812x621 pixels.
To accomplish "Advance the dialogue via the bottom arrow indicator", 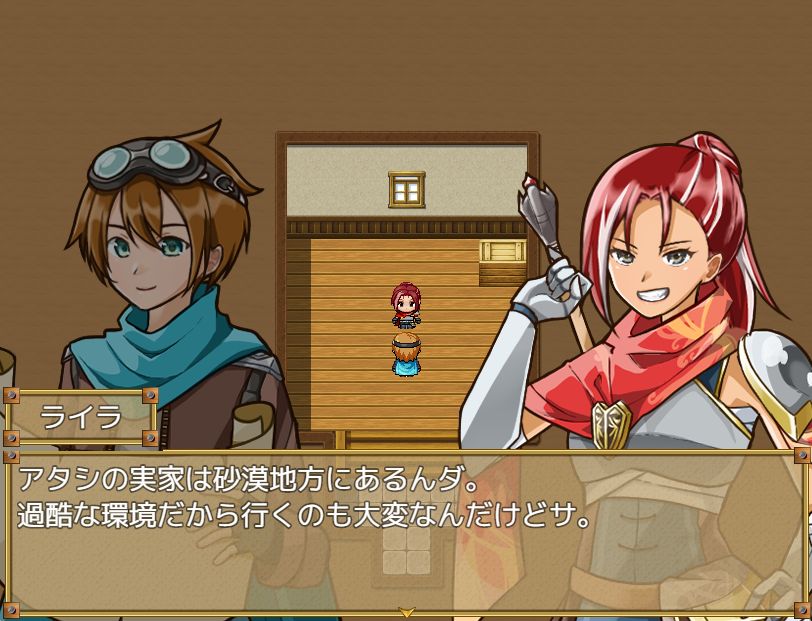I will click(406, 611).
